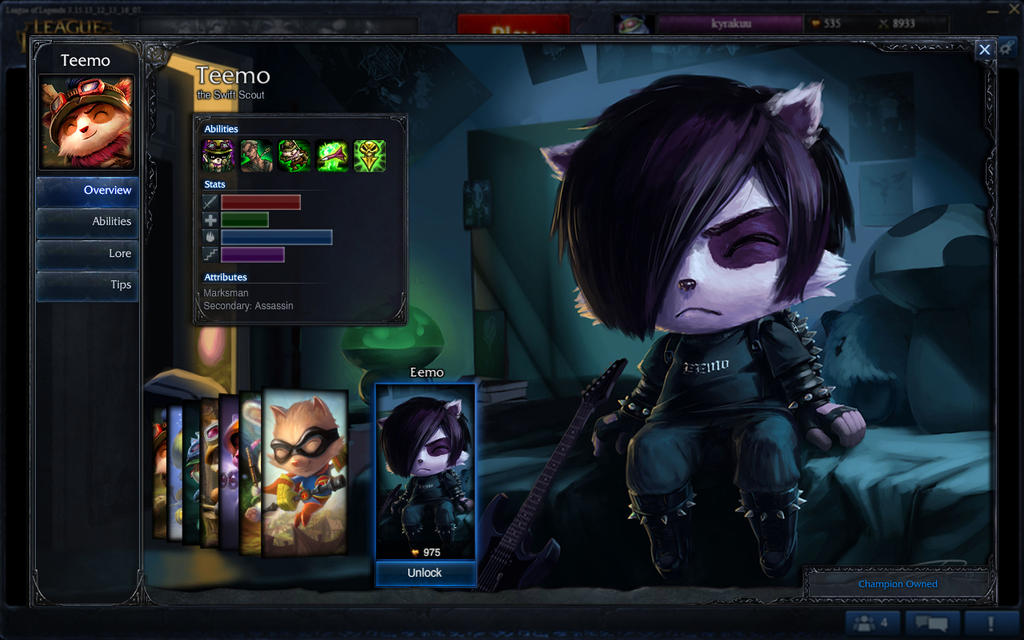Select the Blinding Dart ability icon

point(256,156)
